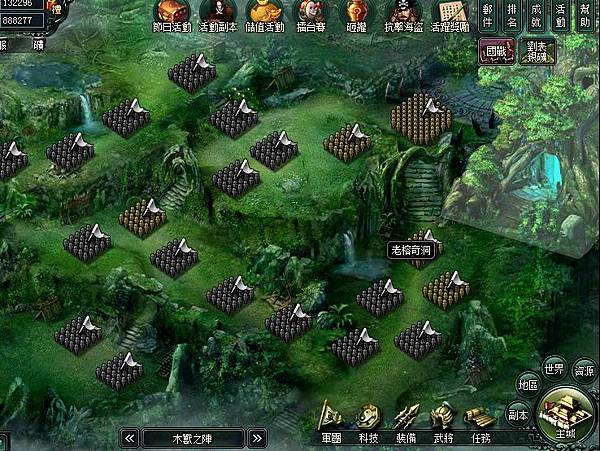The width and height of the screenshot is (600, 451).
Task: Go to the previous formation stage arrow
Action: (x=129, y=438)
